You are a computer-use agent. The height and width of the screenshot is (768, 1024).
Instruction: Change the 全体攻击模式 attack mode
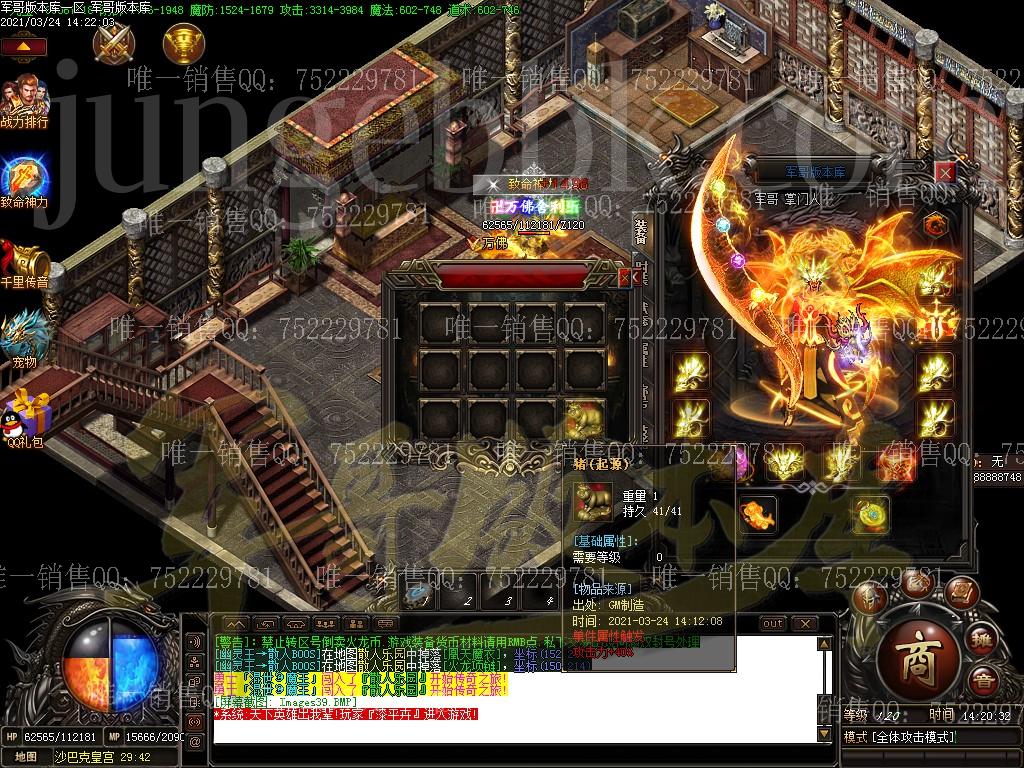(900, 737)
